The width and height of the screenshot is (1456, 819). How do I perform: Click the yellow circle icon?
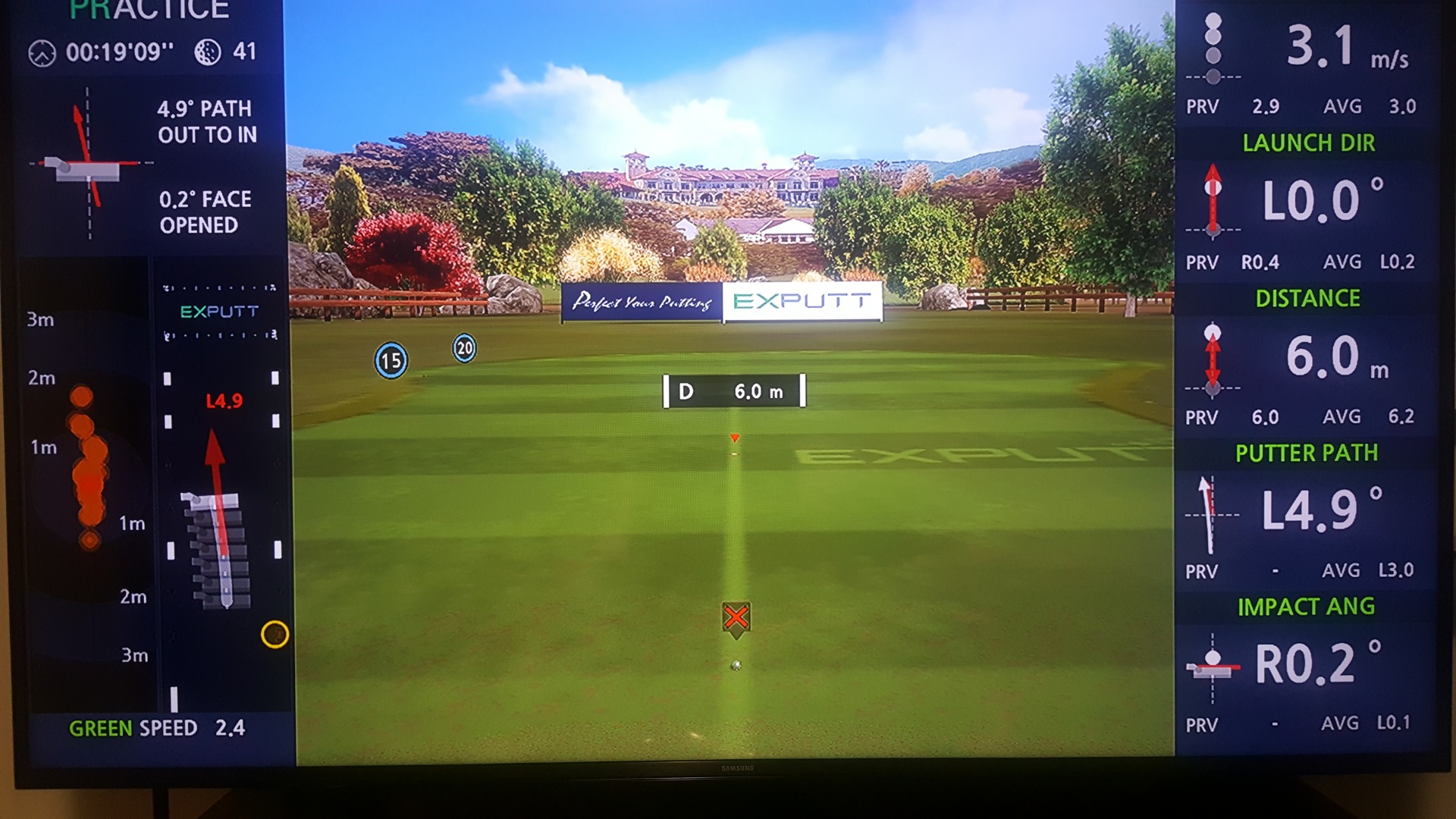pyautogui.click(x=275, y=634)
